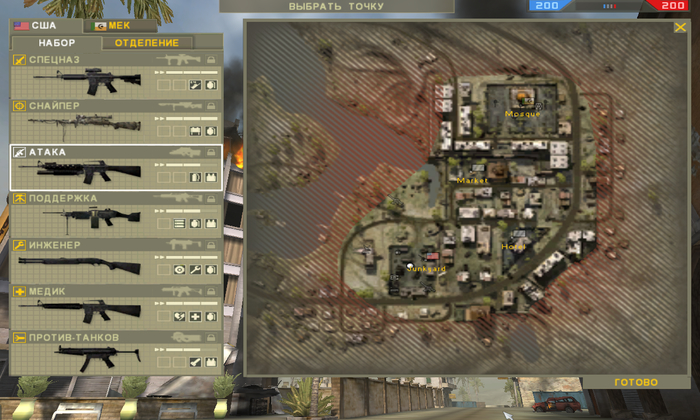Screen dimensions: 700x420
Task: Choose the СНАЙПЕР sniper kit
Action: point(116,122)
